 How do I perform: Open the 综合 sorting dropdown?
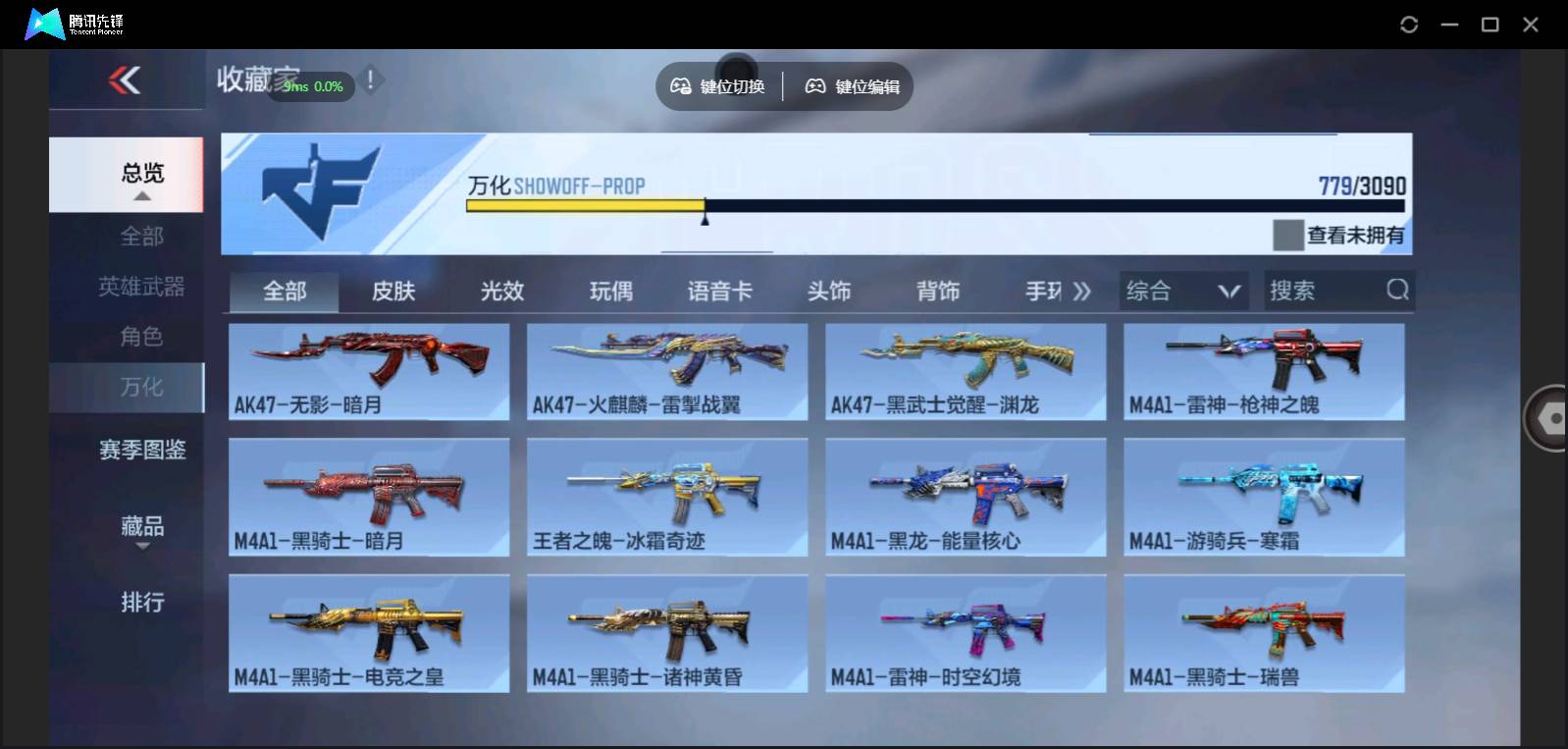[x=1182, y=291]
